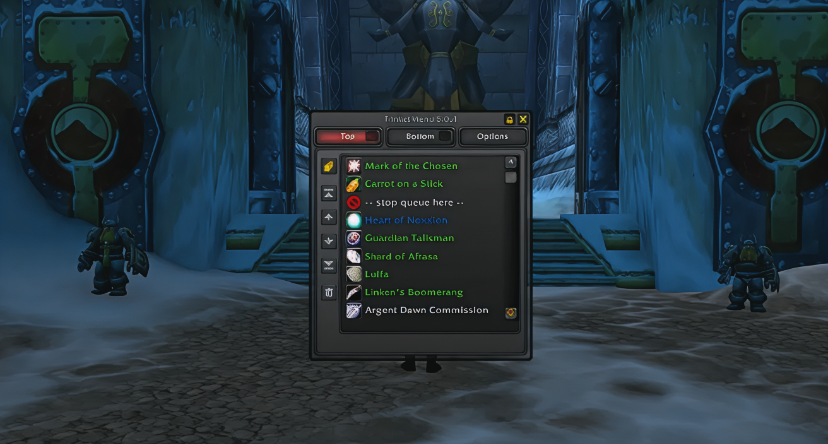Image resolution: width=828 pixels, height=444 pixels.
Task: Pick Heart of Noxxion from the list
Action: [x=406, y=220]
